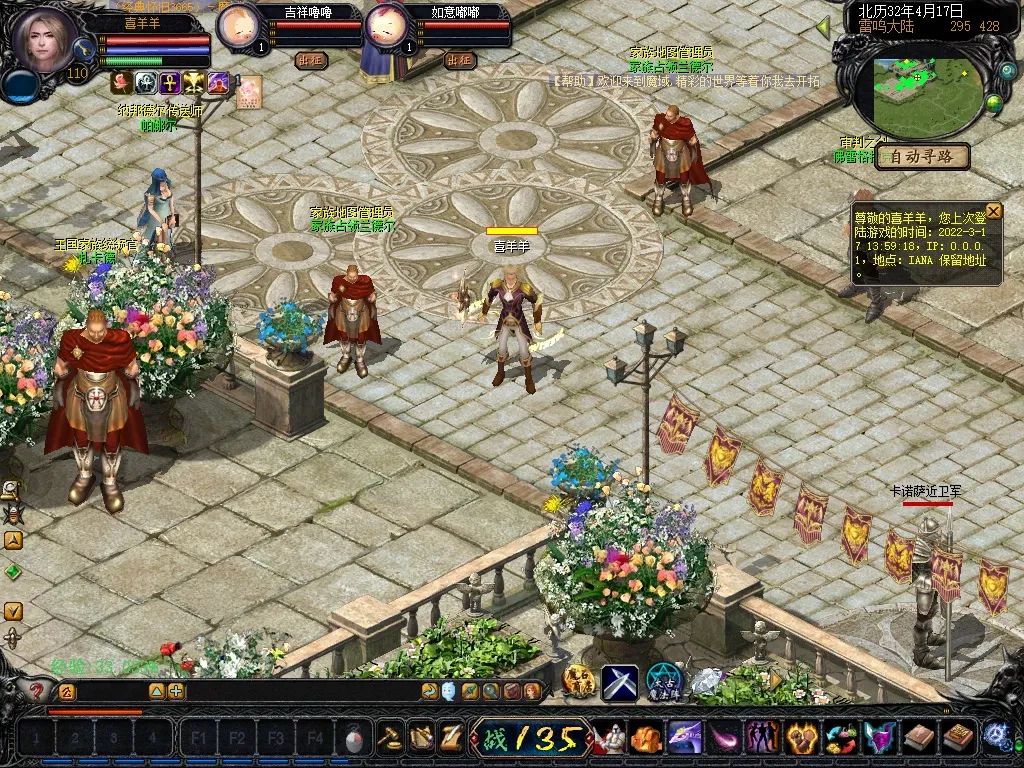Screen dimensions: 1024x768
Task: Open the settings gear at the bar's end
Action: coord(996,737)
